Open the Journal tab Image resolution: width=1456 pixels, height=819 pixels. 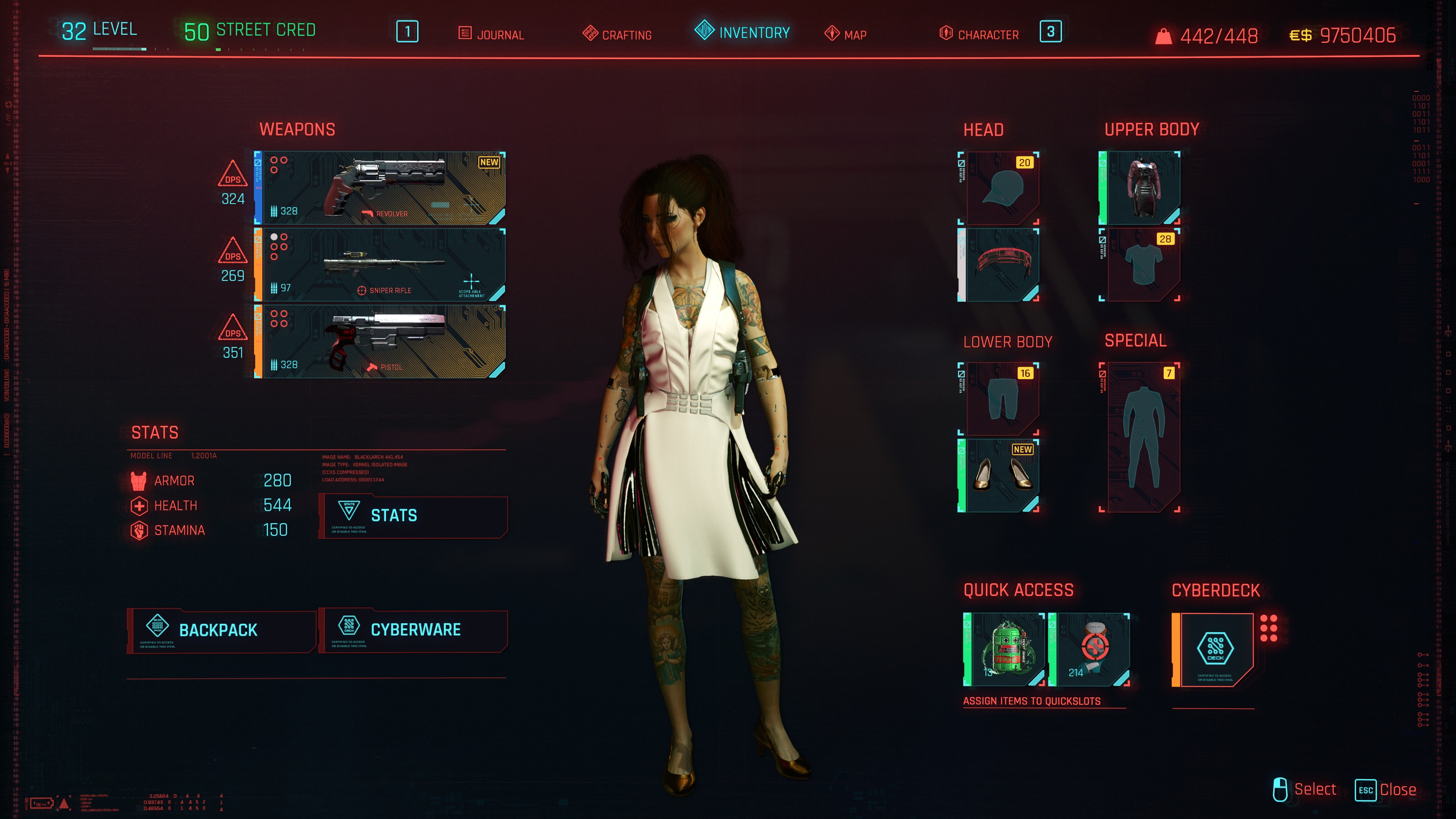pos(492,35)
